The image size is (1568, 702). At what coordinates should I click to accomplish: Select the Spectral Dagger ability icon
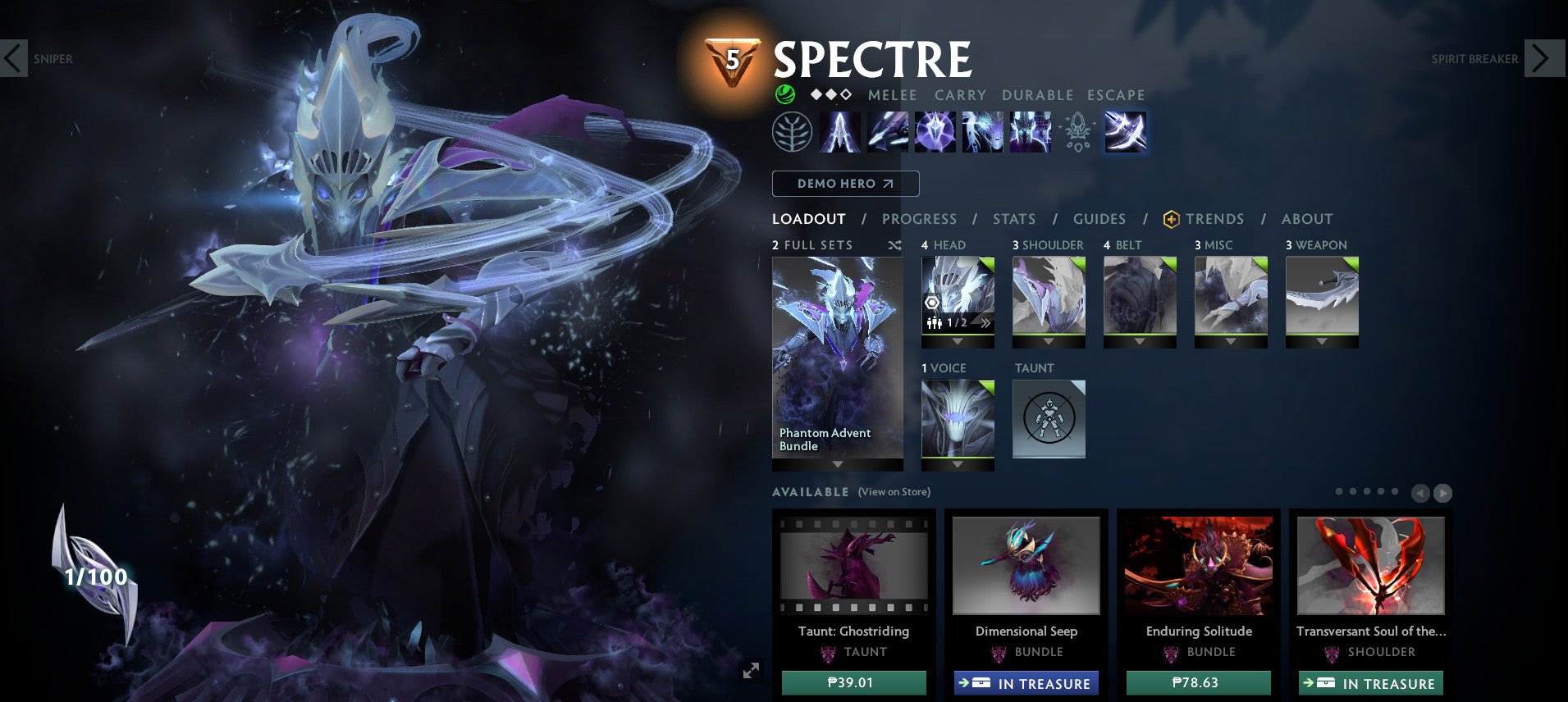click(x=840, y=132)
